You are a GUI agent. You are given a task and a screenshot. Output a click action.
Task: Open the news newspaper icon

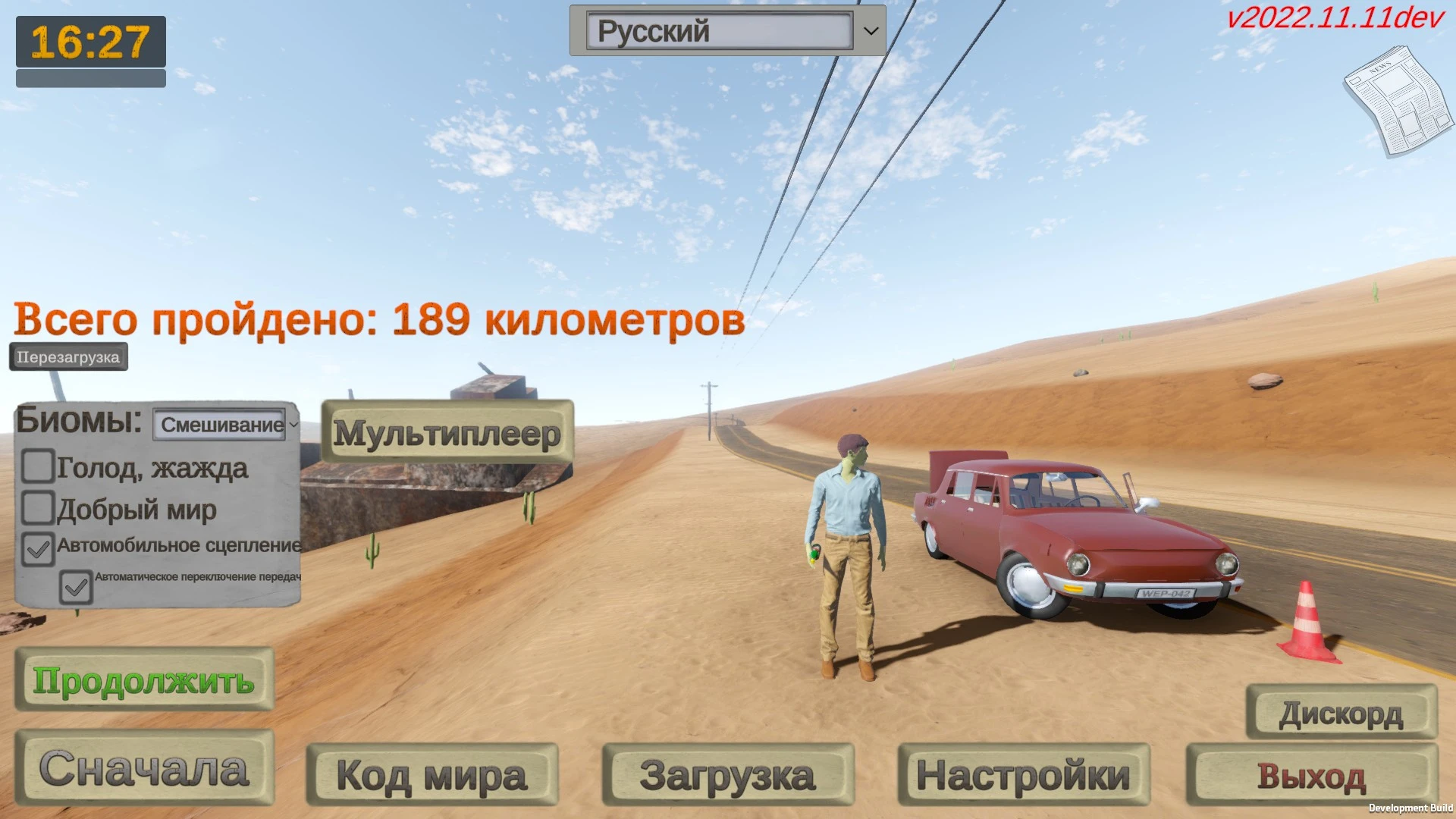1395,99
